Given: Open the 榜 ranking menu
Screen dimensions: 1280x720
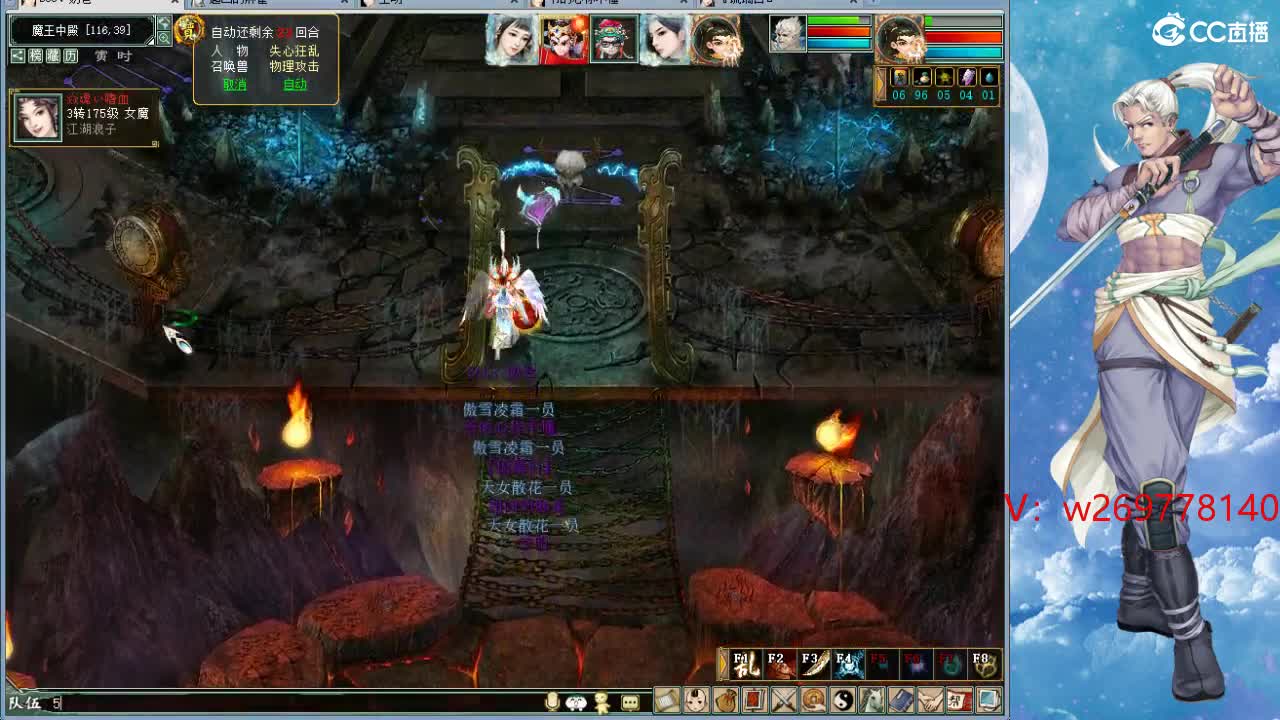Looking at the screenshot, I should pos(36,56).
